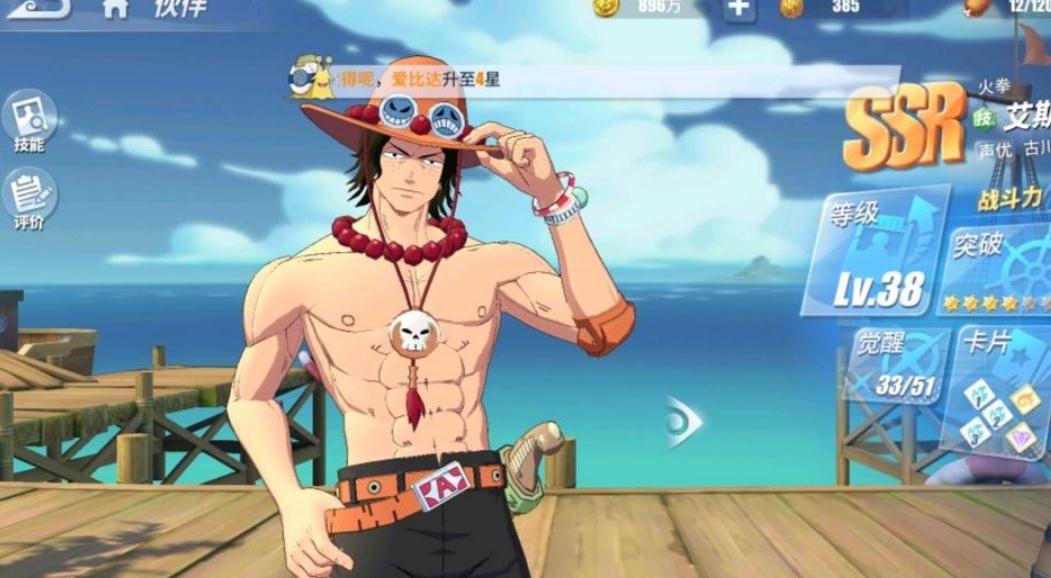The image size is (1051, 578).
Task: Switch to next partner with the arrow
Action: coord(685,422)
